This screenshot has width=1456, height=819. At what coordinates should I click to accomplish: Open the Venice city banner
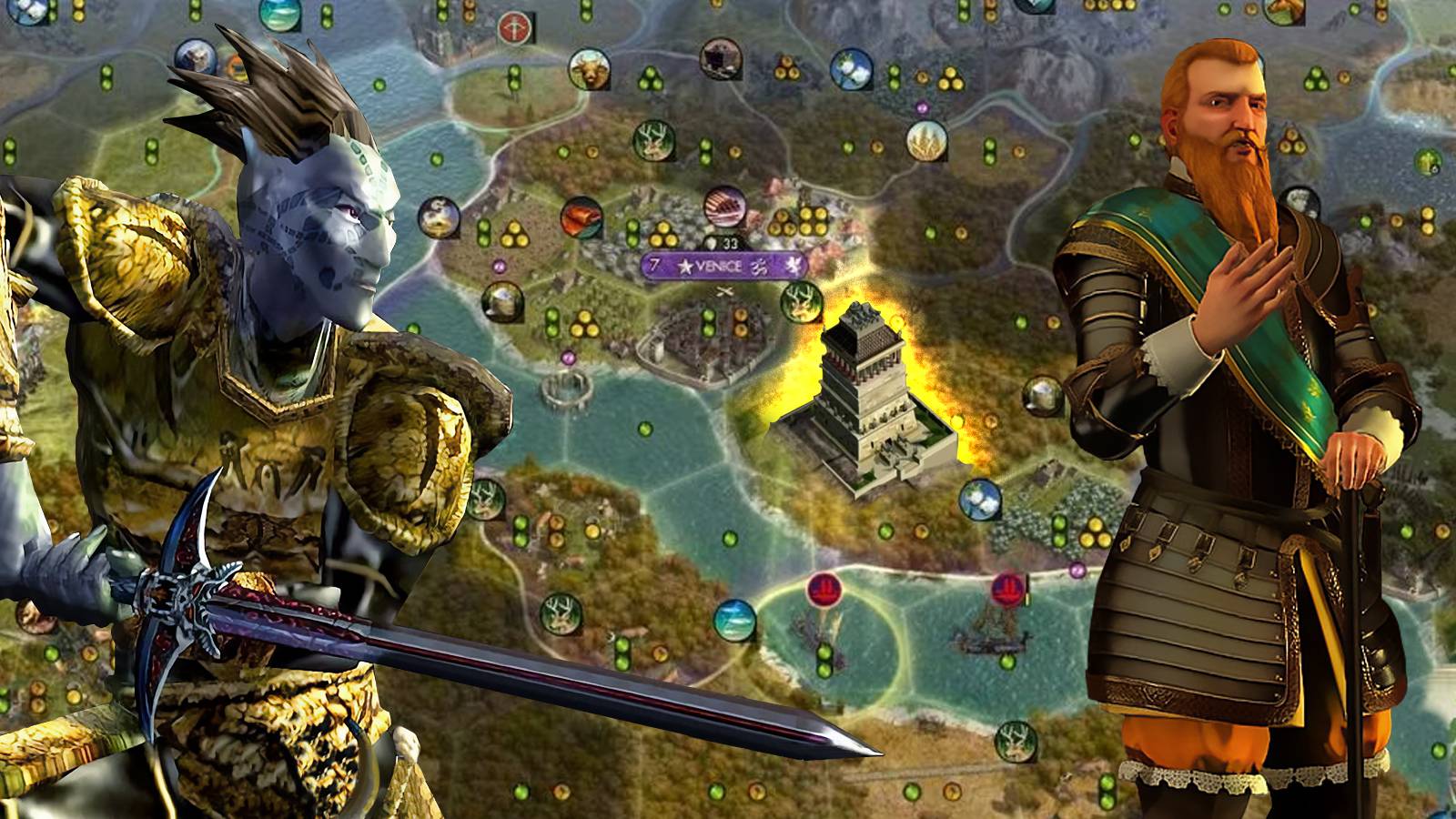719,266
